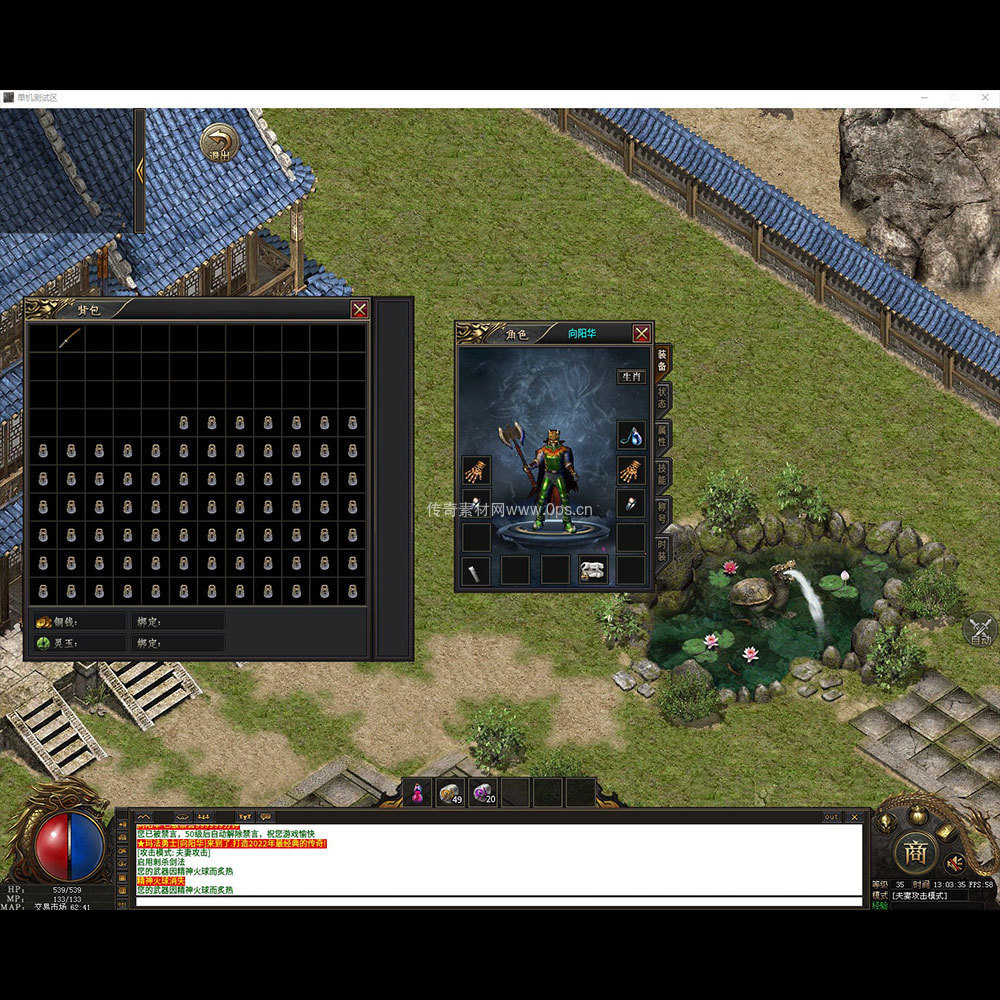
Task: Close the chat log window
Action: [854, 817]
